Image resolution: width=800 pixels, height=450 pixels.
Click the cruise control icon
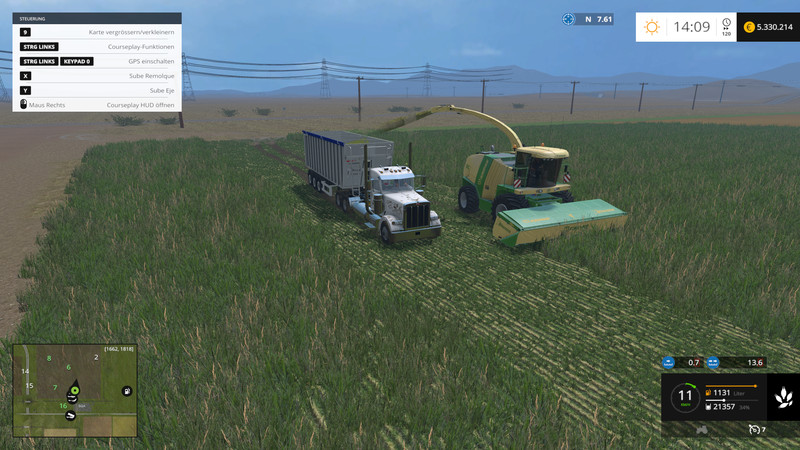click(754, 430)
